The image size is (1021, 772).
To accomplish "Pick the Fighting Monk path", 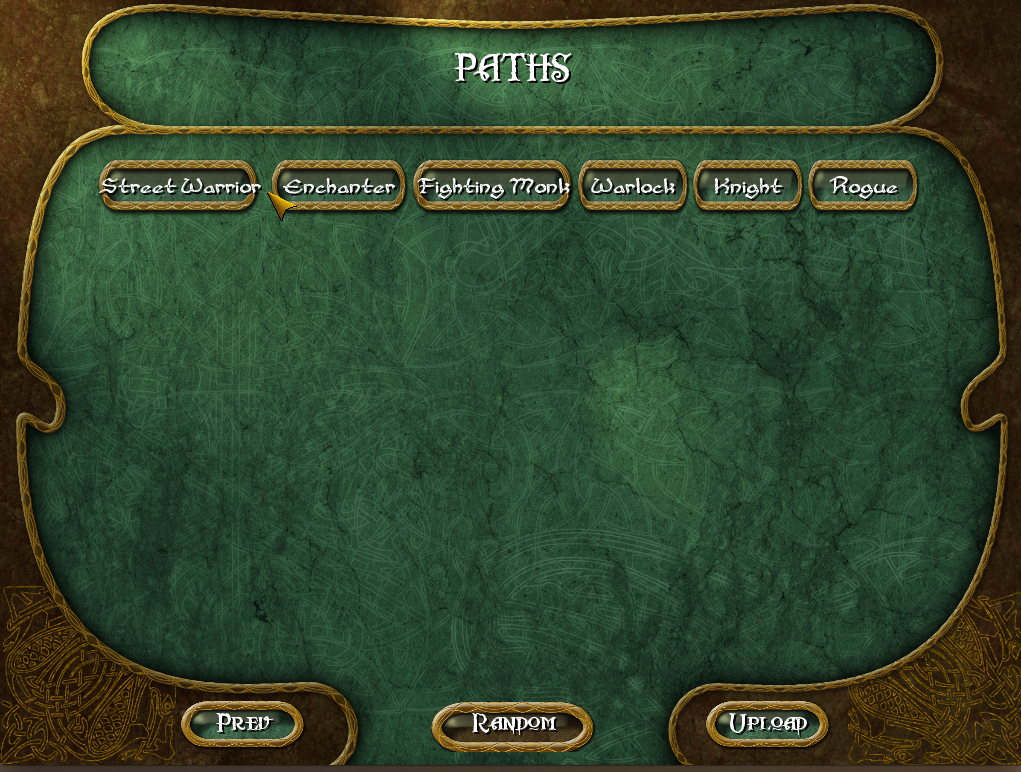I will (492, 186).
